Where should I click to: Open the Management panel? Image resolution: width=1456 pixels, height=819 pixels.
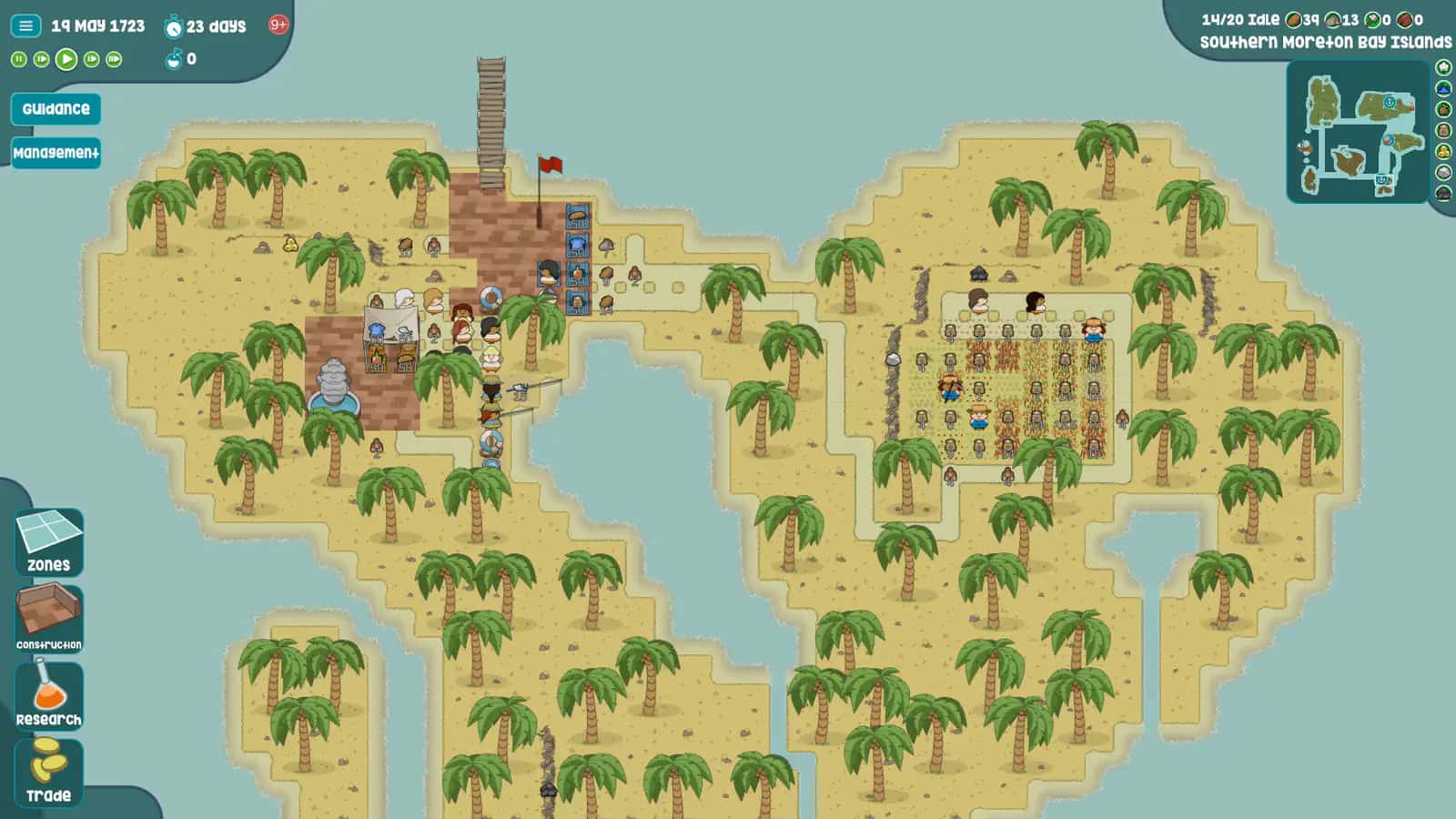click(56, 154)
